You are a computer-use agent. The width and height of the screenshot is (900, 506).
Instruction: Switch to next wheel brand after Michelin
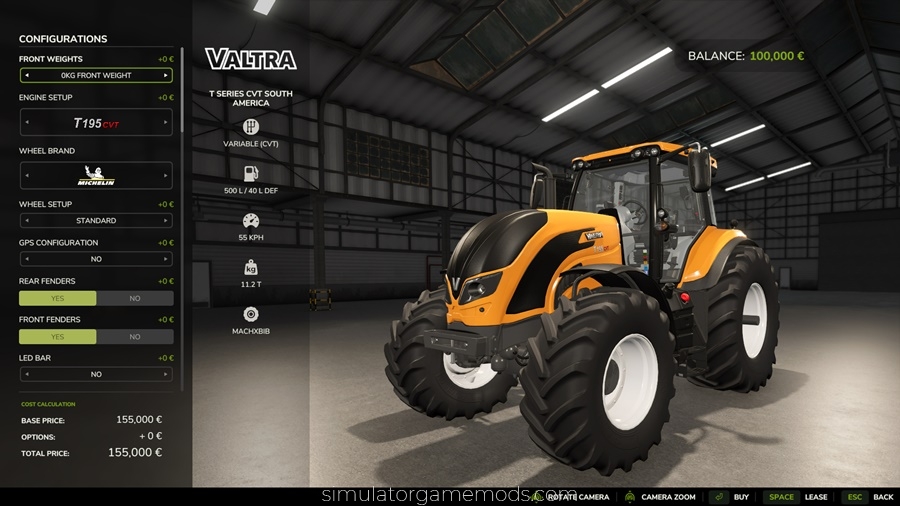[x=166, y=176]
